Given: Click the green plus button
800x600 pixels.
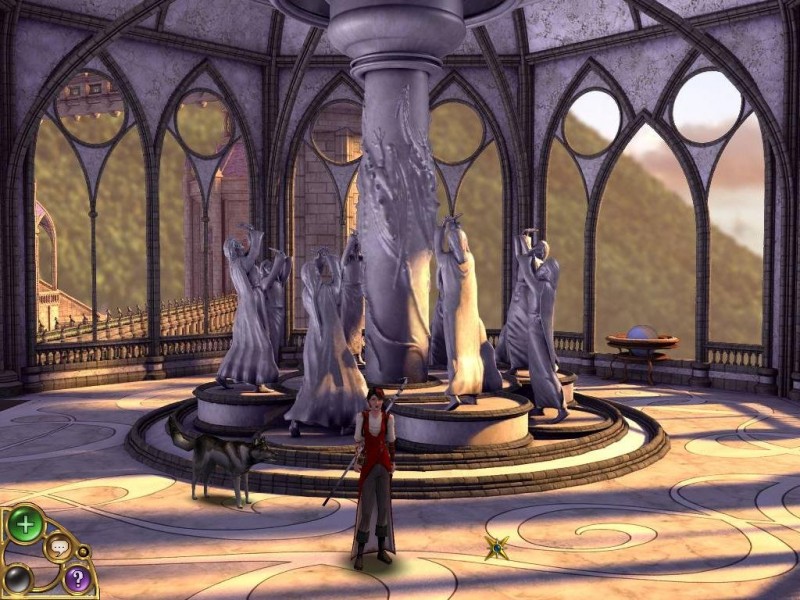Looking at the screenshot, I should click(x=25, y=523).
